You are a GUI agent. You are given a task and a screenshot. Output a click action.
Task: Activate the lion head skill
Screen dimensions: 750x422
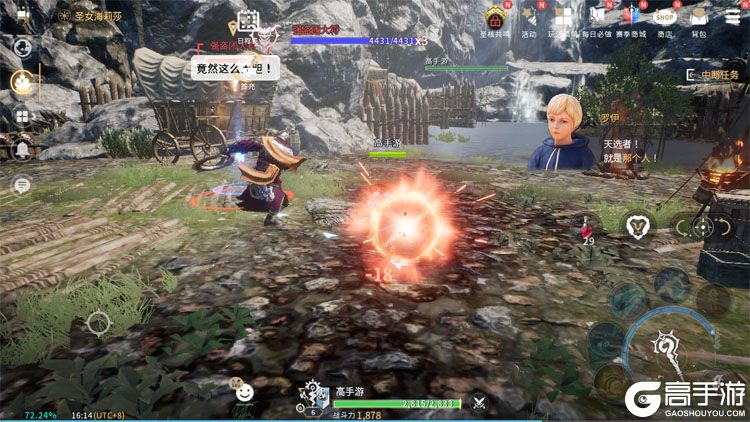click(x=635, y=227)
